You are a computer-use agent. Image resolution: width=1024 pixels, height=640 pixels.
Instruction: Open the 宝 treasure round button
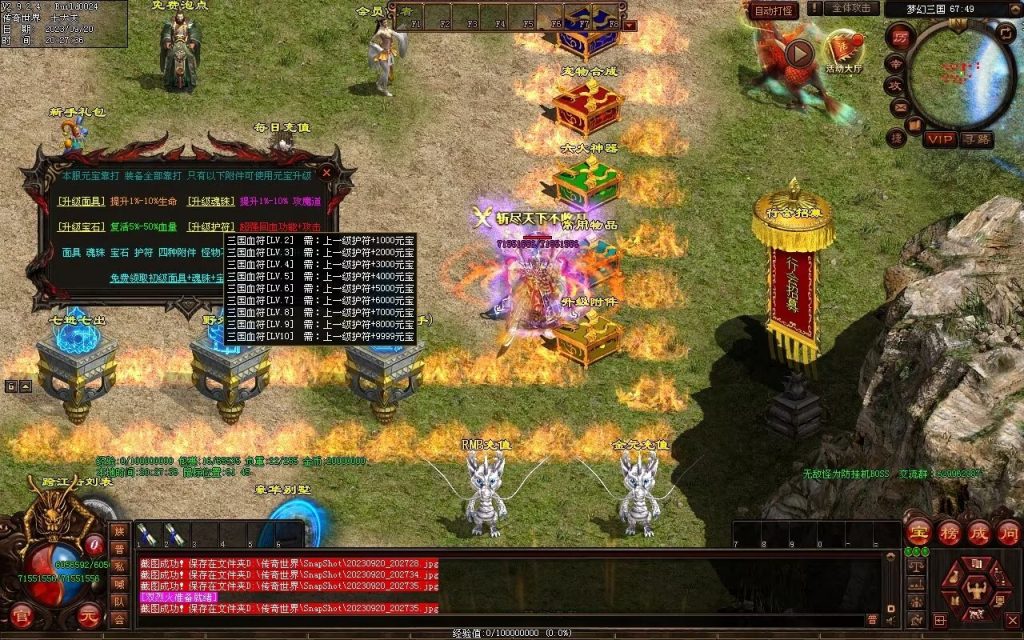tap(918, 531)
